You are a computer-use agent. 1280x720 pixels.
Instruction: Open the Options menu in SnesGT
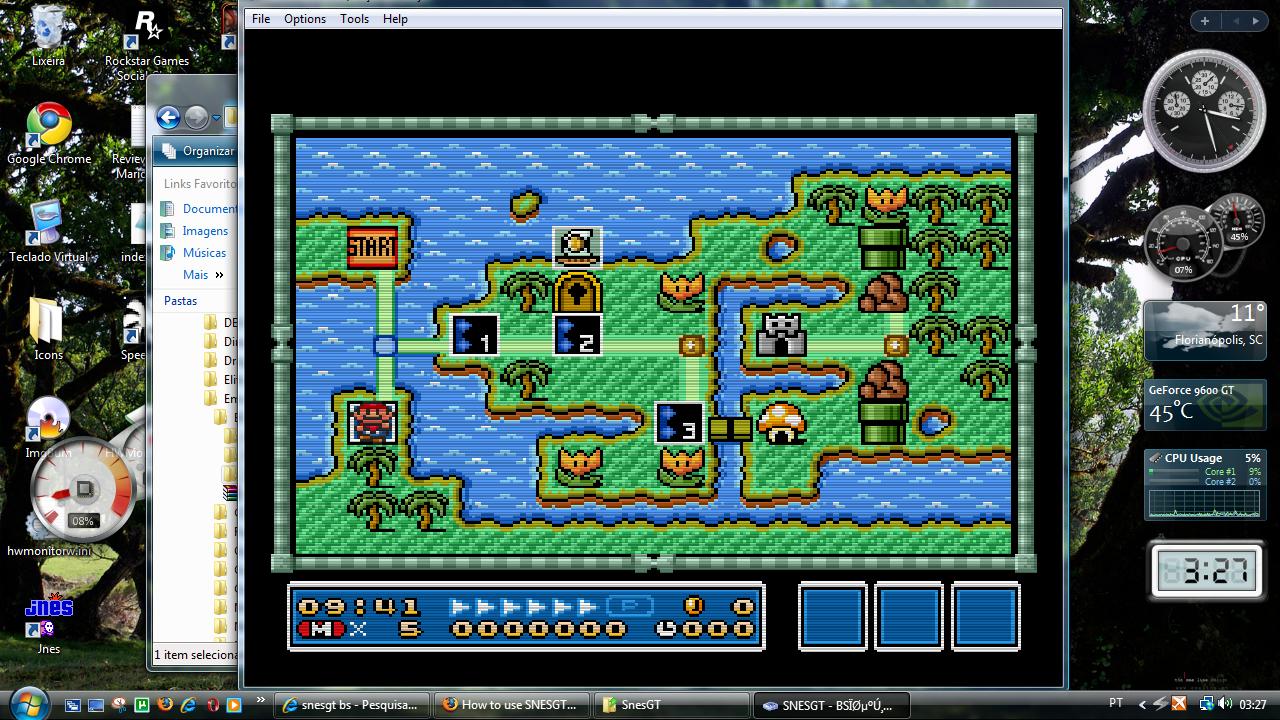coord(304,18)
